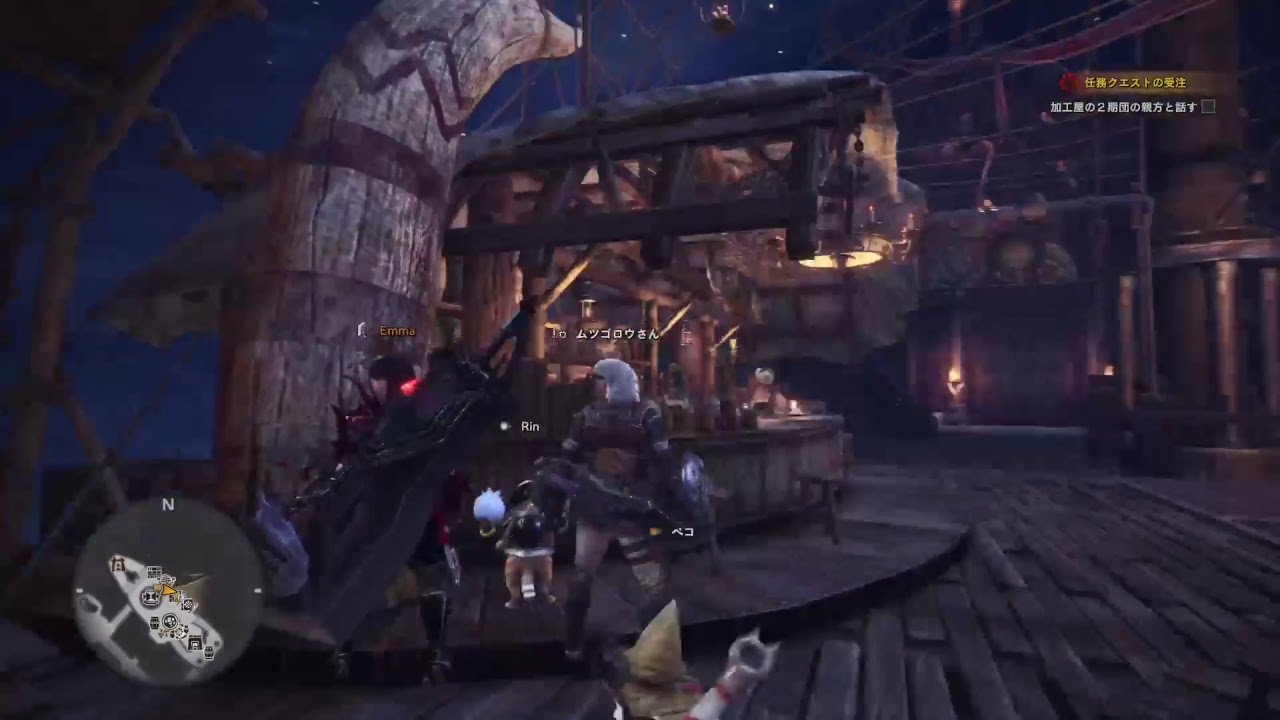
Task: Click the N compass marker above the minimap
Action: pyautogui.click(x=168, y=505)
